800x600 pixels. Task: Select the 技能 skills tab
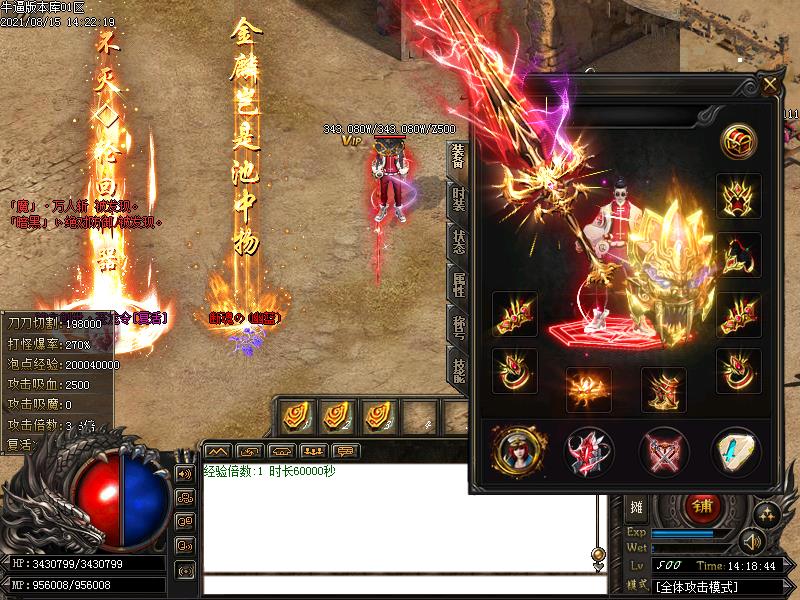click(x=457, y=368)
